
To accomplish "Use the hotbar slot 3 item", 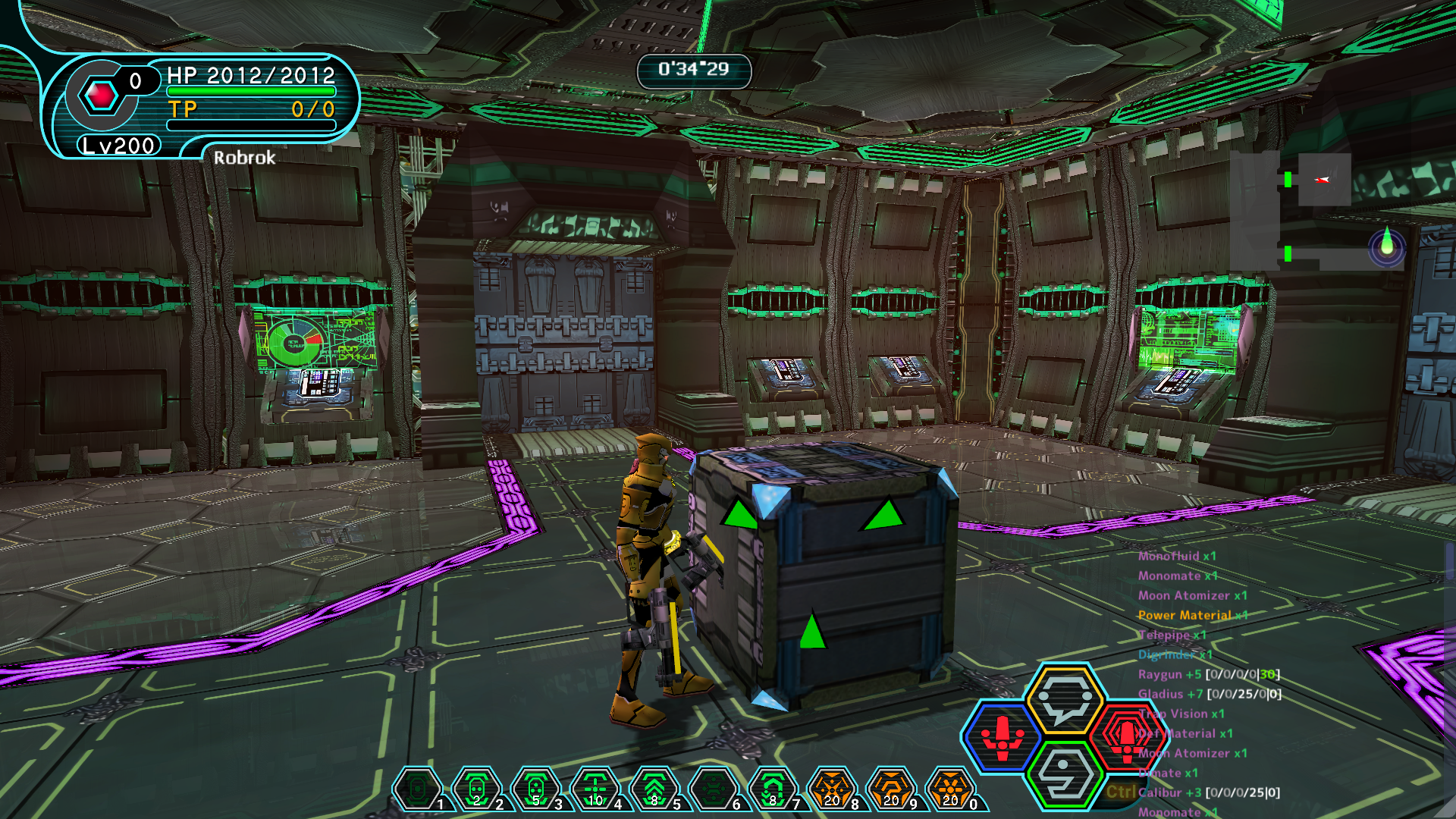I will (536, 789).
